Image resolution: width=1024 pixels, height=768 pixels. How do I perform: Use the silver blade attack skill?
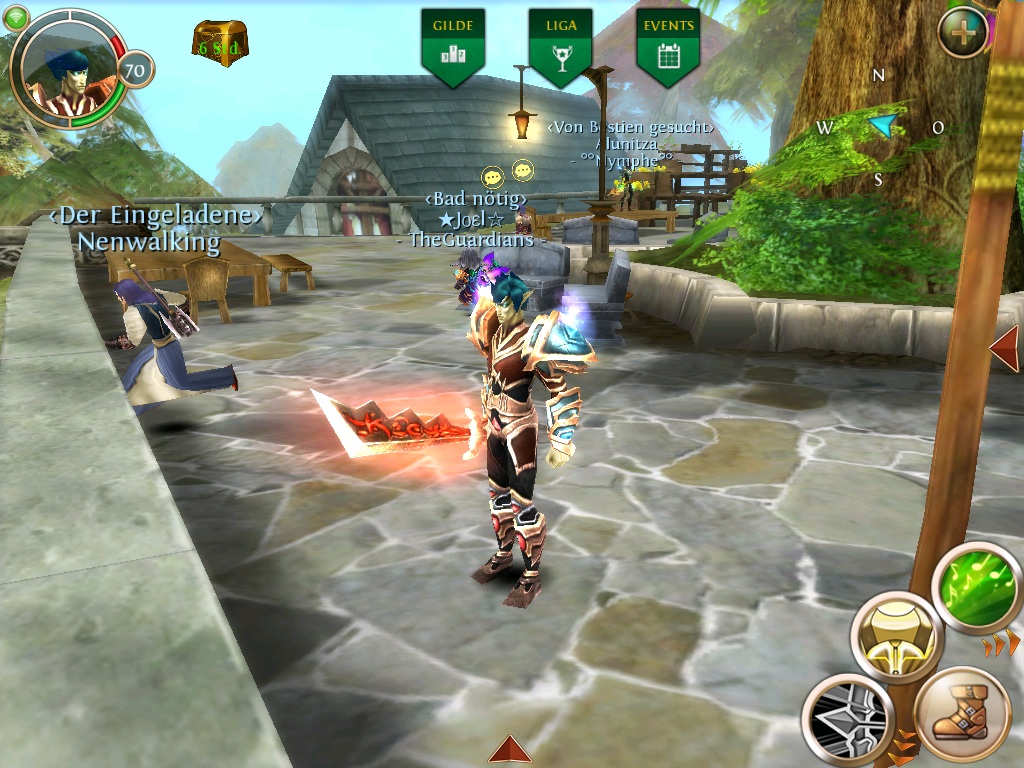[x=848, y=719]
